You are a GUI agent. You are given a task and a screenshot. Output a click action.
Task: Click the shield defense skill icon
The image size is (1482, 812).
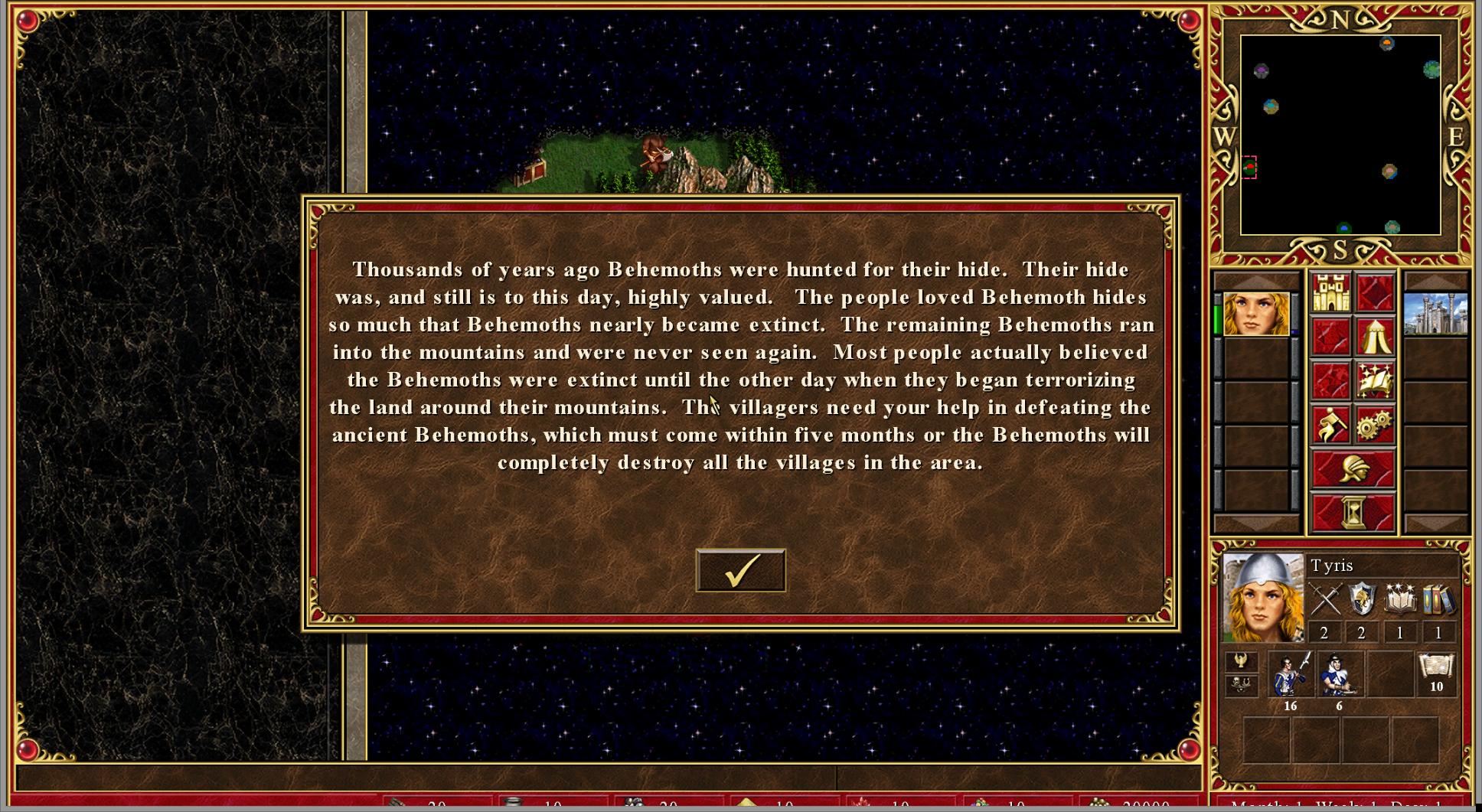click(x=1362, y=599)
